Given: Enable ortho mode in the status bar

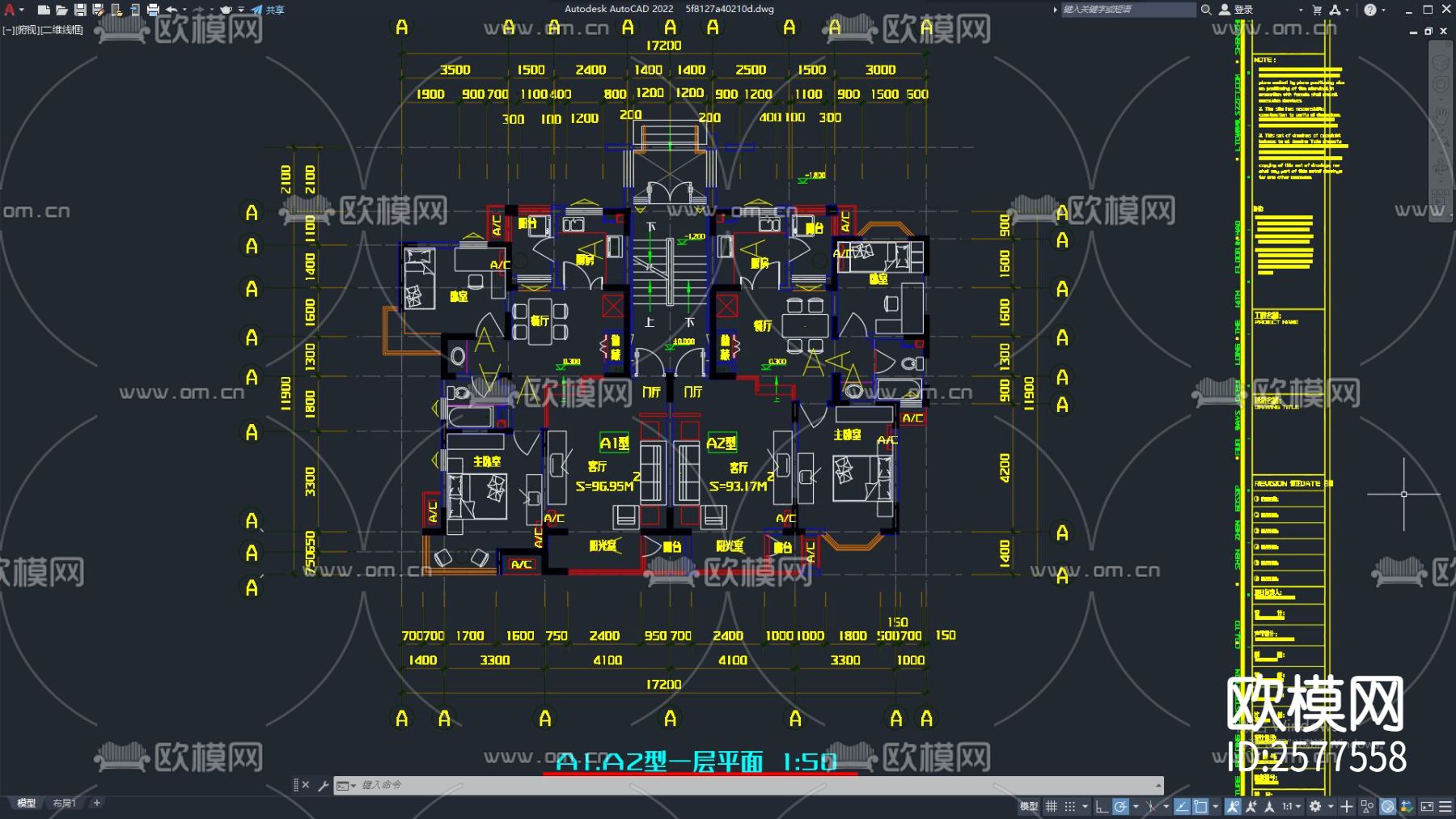Looking at the screenshot, I should (1100, 806).
